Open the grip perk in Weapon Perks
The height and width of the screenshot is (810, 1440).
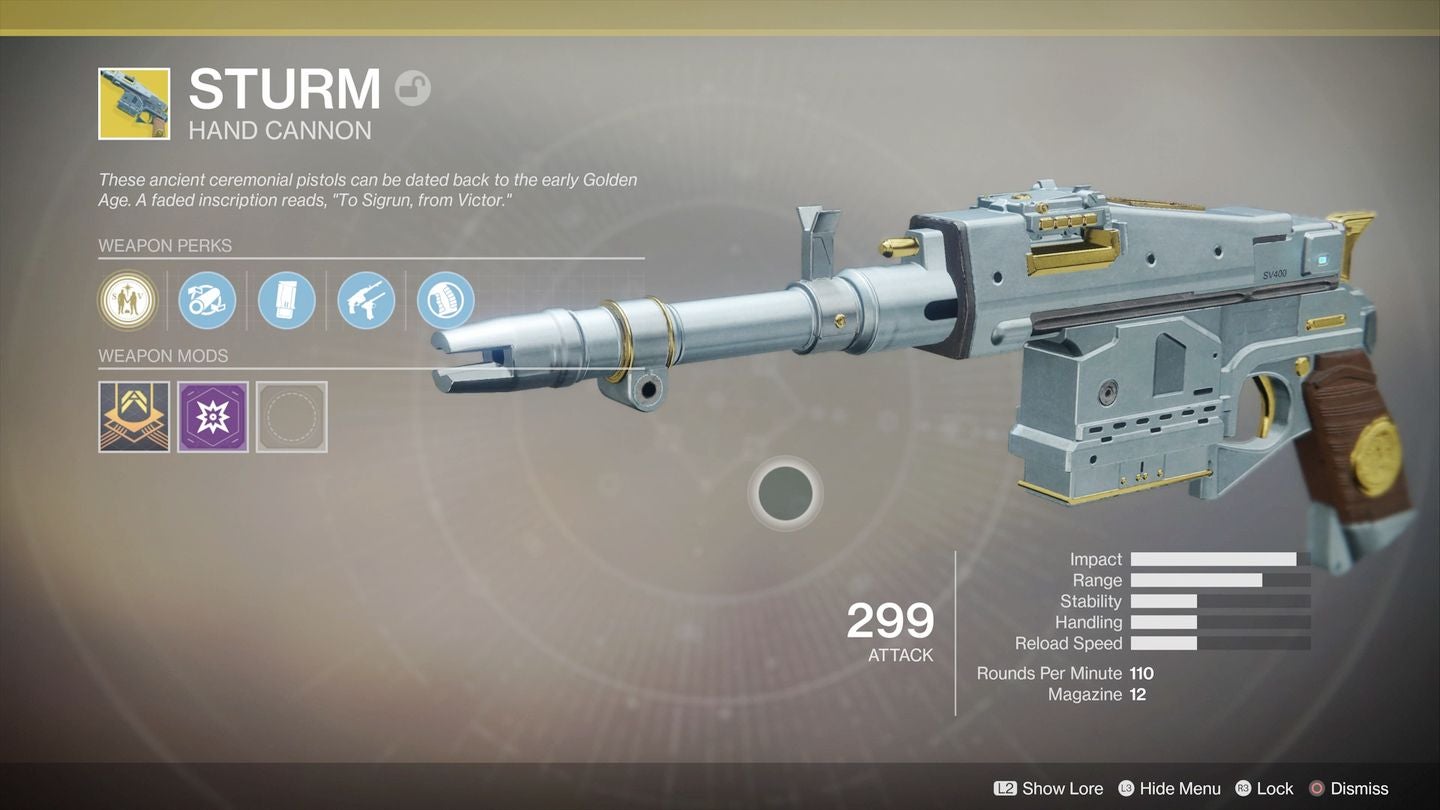coord(445,300)
